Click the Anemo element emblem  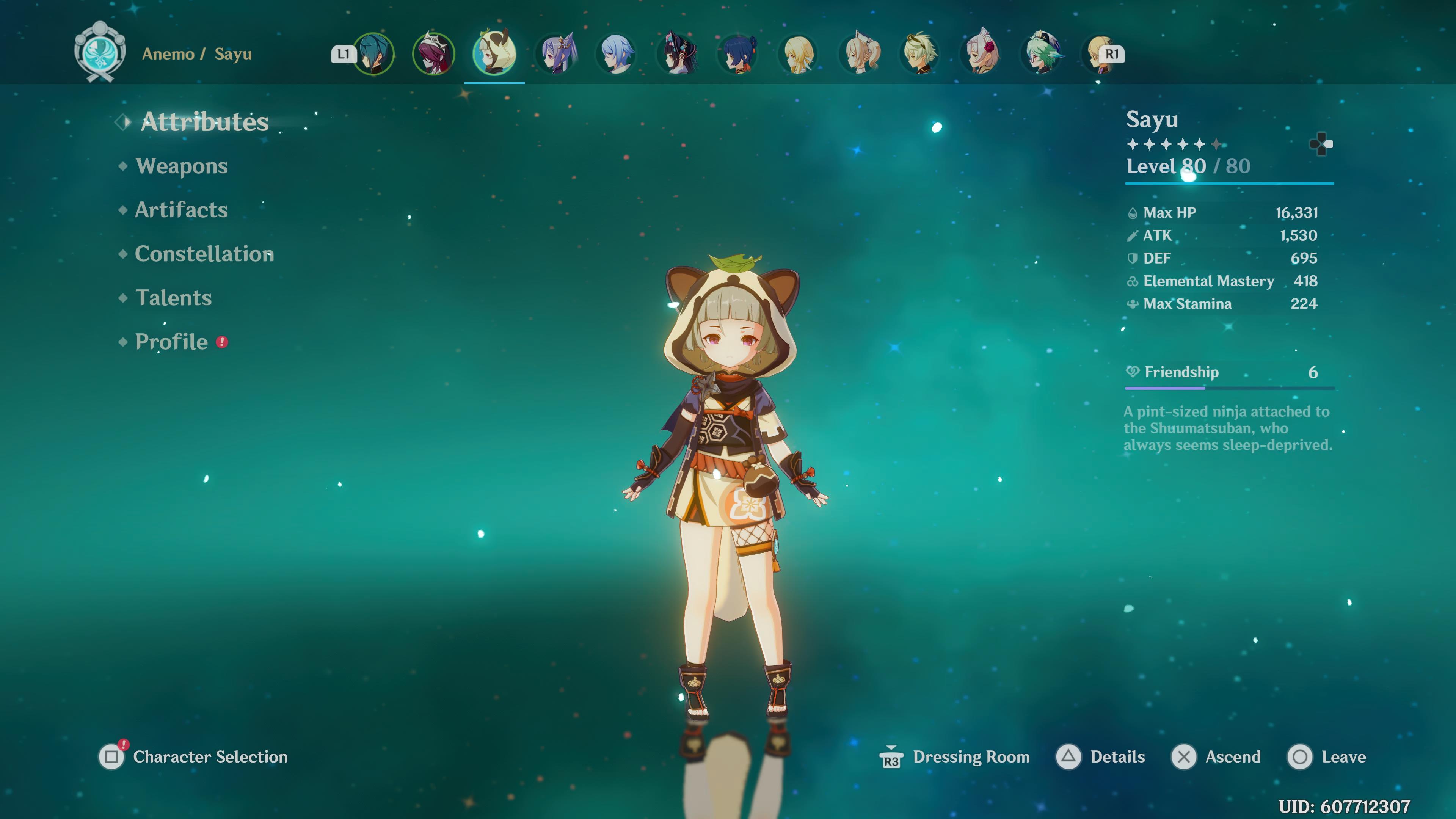pos(100,52)
